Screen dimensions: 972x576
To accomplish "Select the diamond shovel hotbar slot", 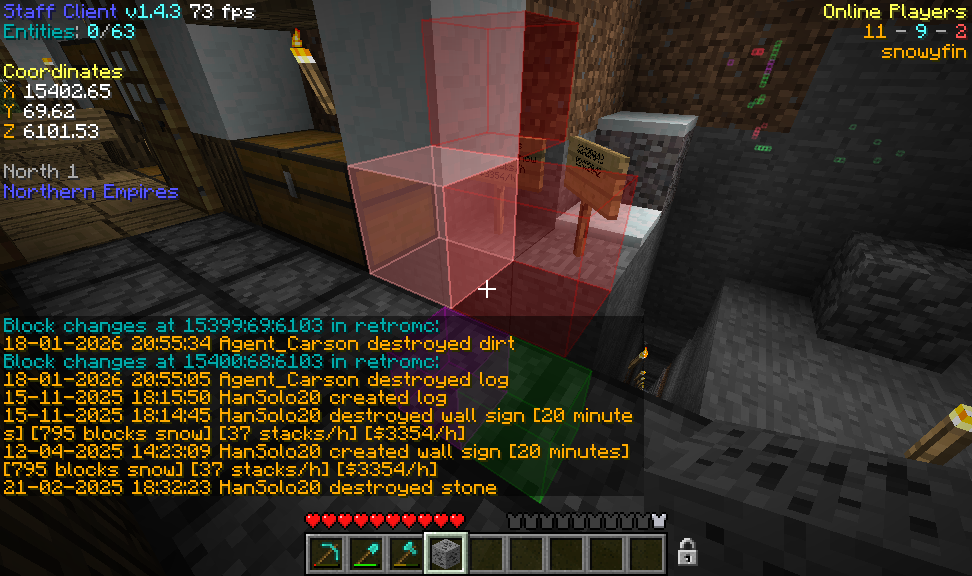I will pos(366,552).
